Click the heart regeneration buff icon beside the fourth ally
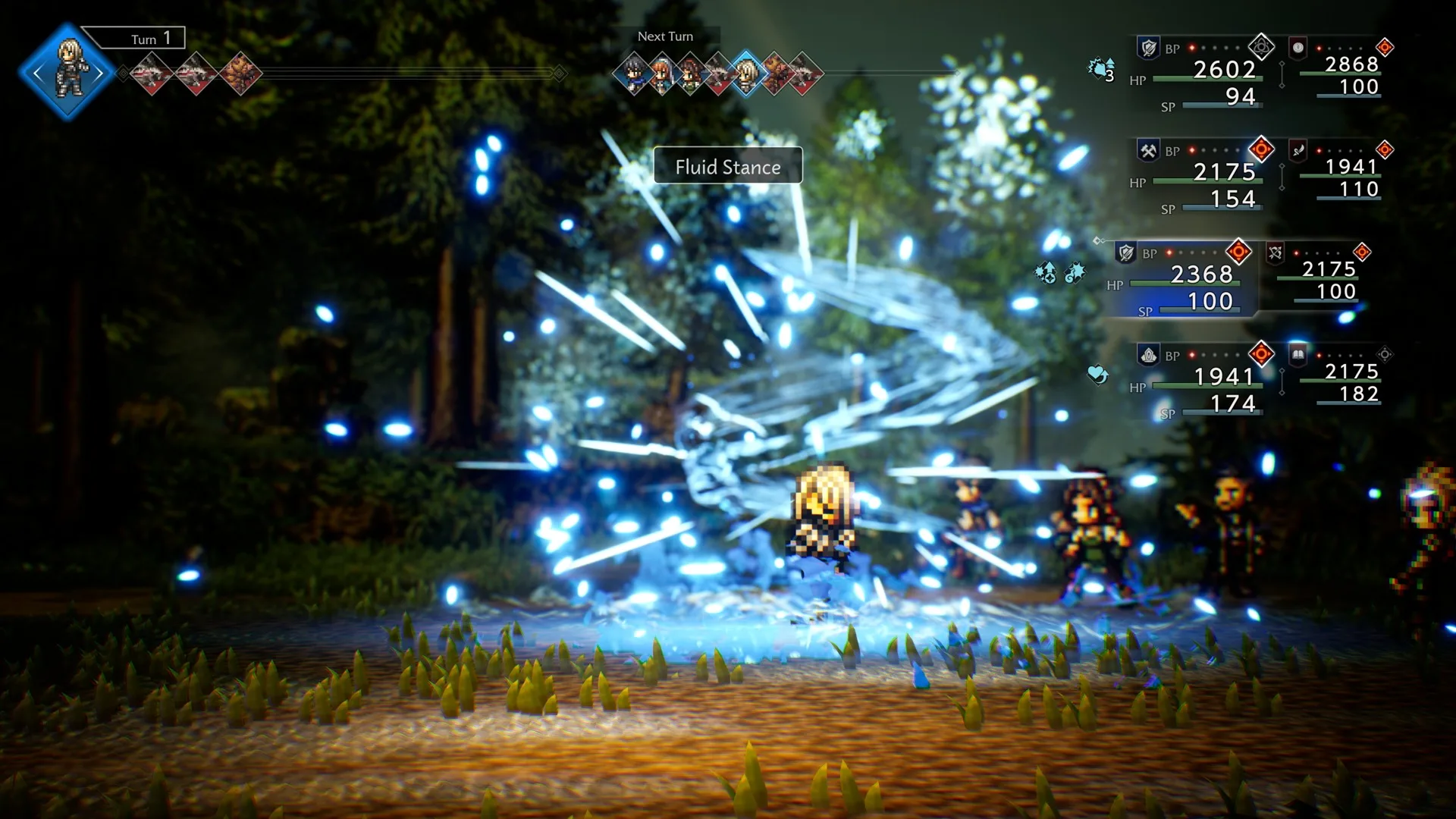Image resolution: width=1456 pixels, height=819 pixels. point(1097,374)
